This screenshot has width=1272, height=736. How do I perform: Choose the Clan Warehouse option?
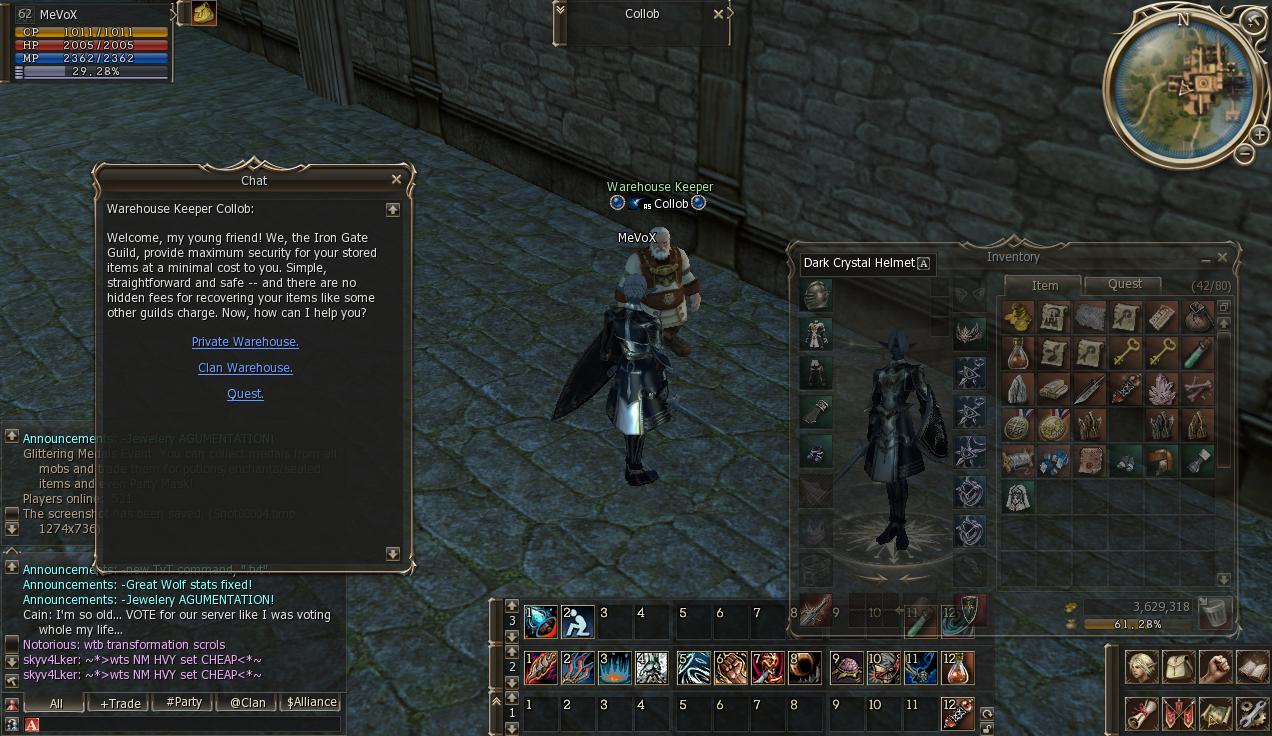[x=245, y=368]
